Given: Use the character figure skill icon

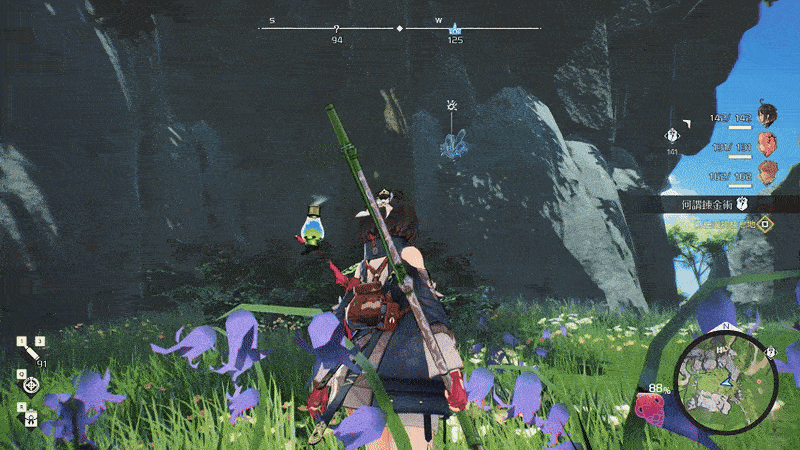Looking at the screenshot, I should [x=31, y=416].
